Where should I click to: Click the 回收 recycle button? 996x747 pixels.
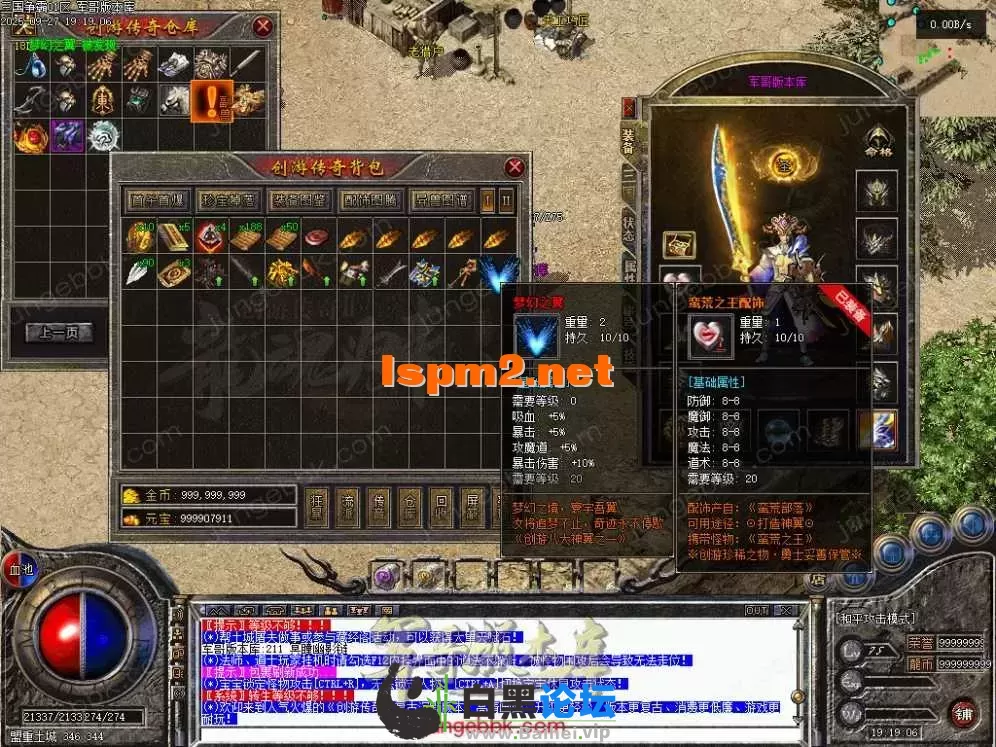point(439,507)
